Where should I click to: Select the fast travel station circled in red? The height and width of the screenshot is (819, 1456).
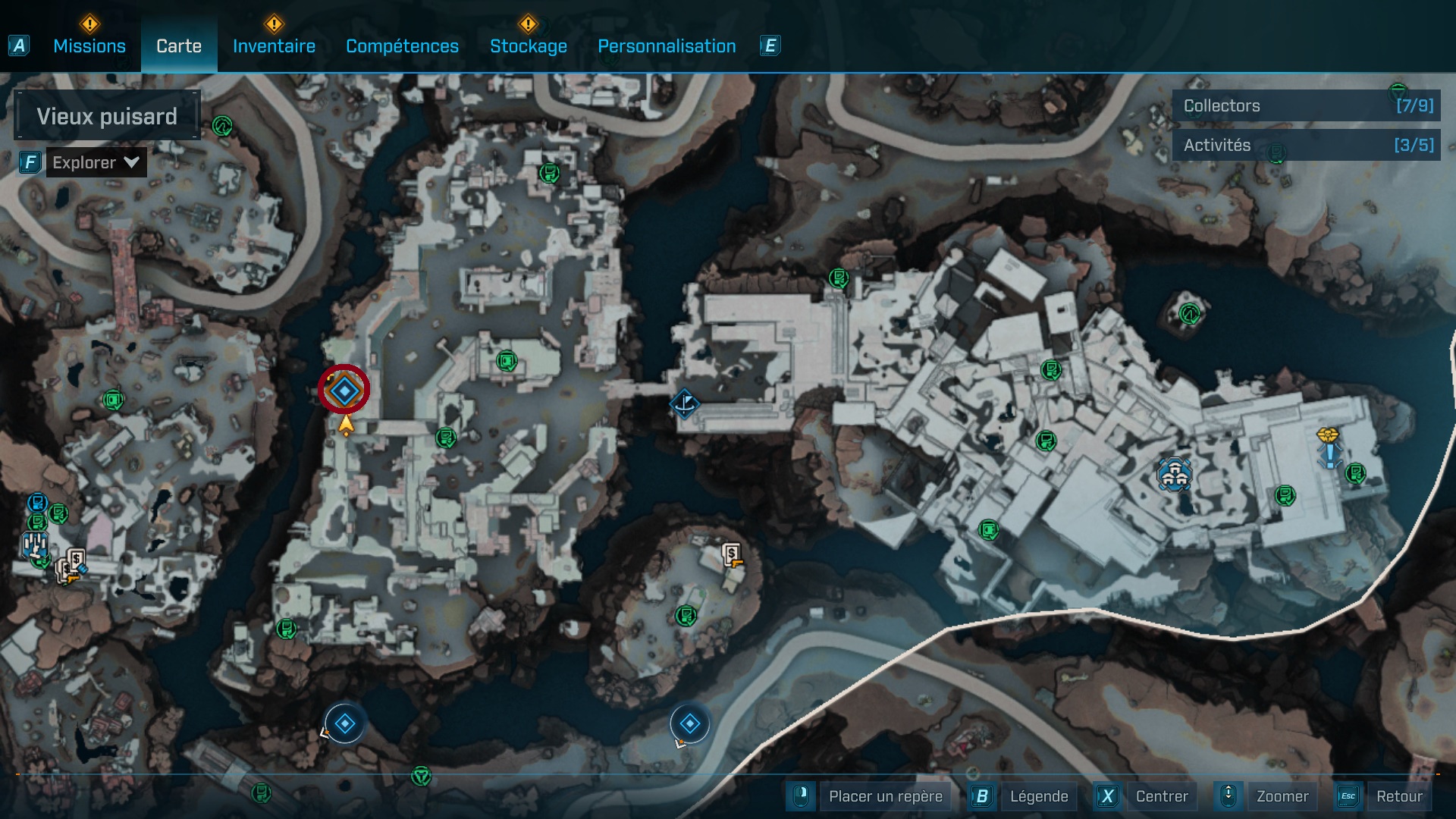(x=344, y=389)
